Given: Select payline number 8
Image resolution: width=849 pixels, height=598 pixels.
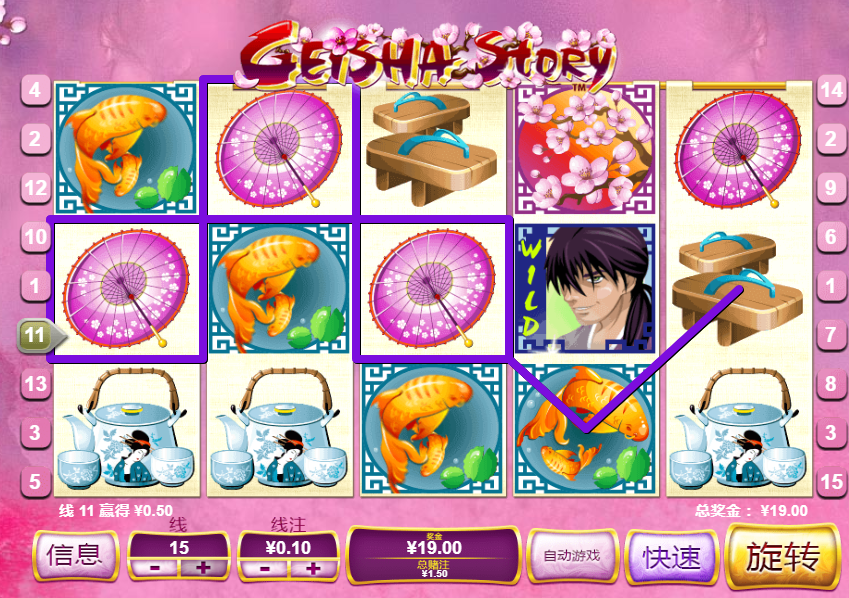Looking at the screenshot, I should coord(832,385).
